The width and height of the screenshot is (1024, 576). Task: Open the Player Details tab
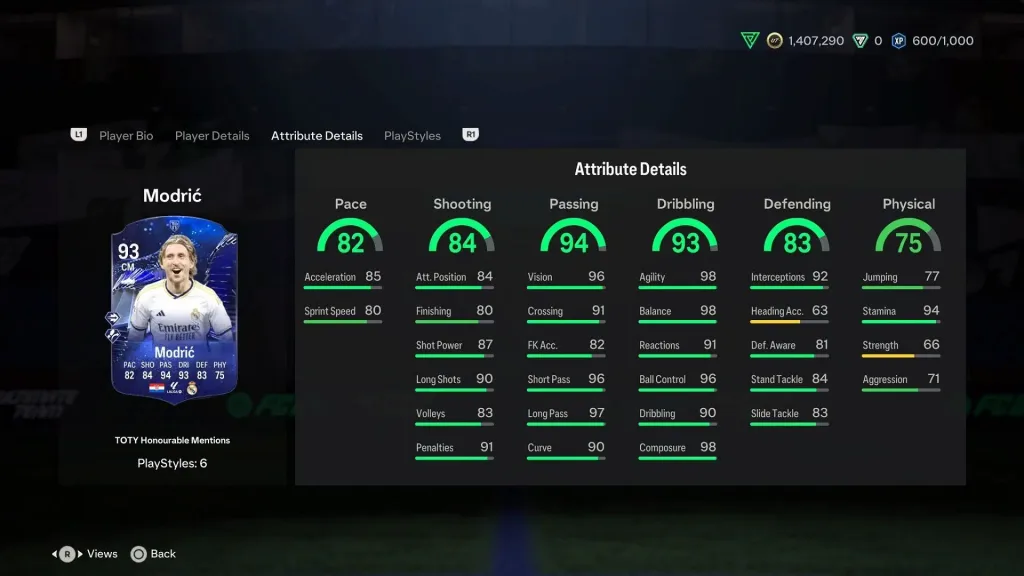point(212,136)
